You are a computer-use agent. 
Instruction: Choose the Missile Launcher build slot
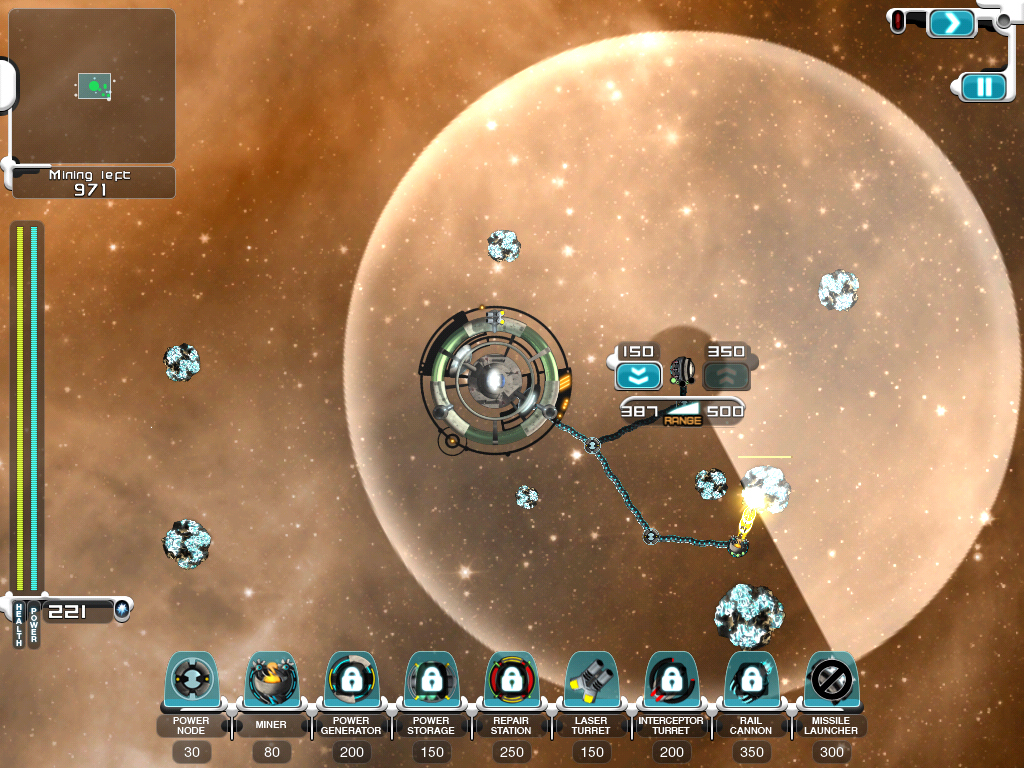(x=831, y=683)
